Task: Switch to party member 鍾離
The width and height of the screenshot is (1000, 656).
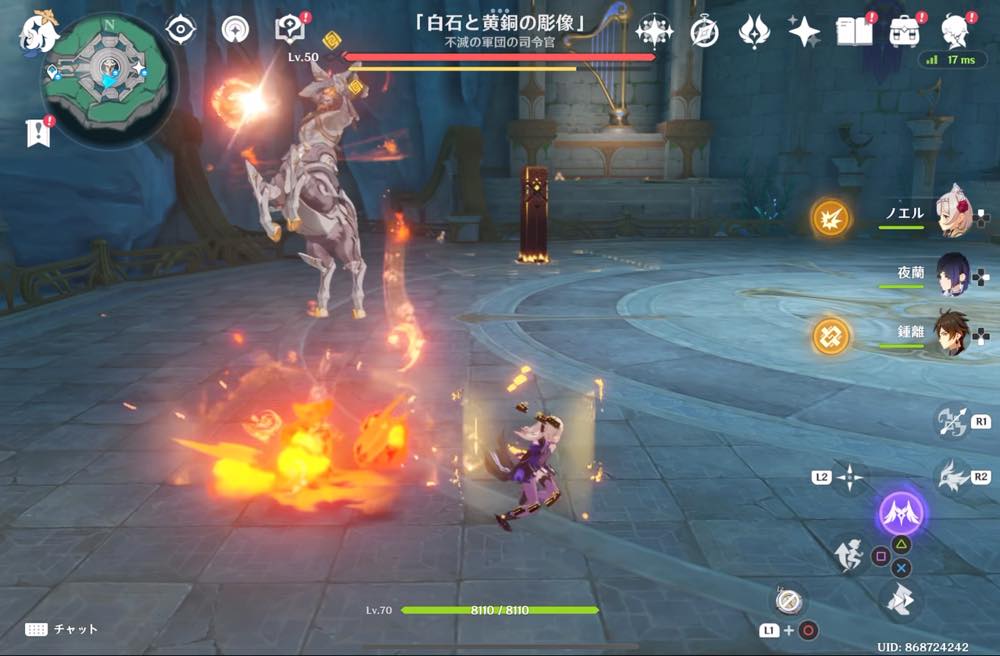Action: click(x=952, y=333)
